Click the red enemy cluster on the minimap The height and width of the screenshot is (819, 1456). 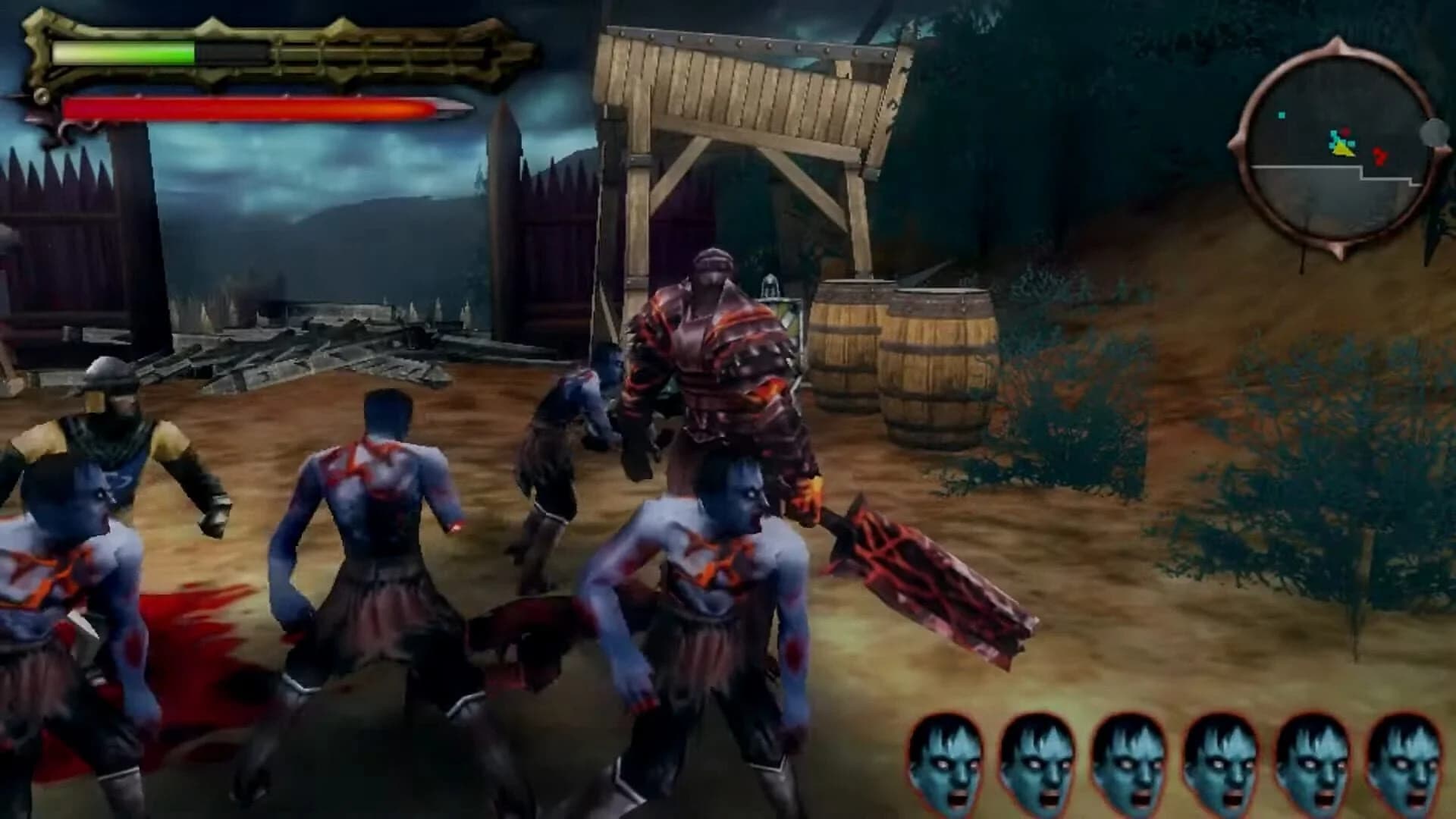click(1379, 155)
